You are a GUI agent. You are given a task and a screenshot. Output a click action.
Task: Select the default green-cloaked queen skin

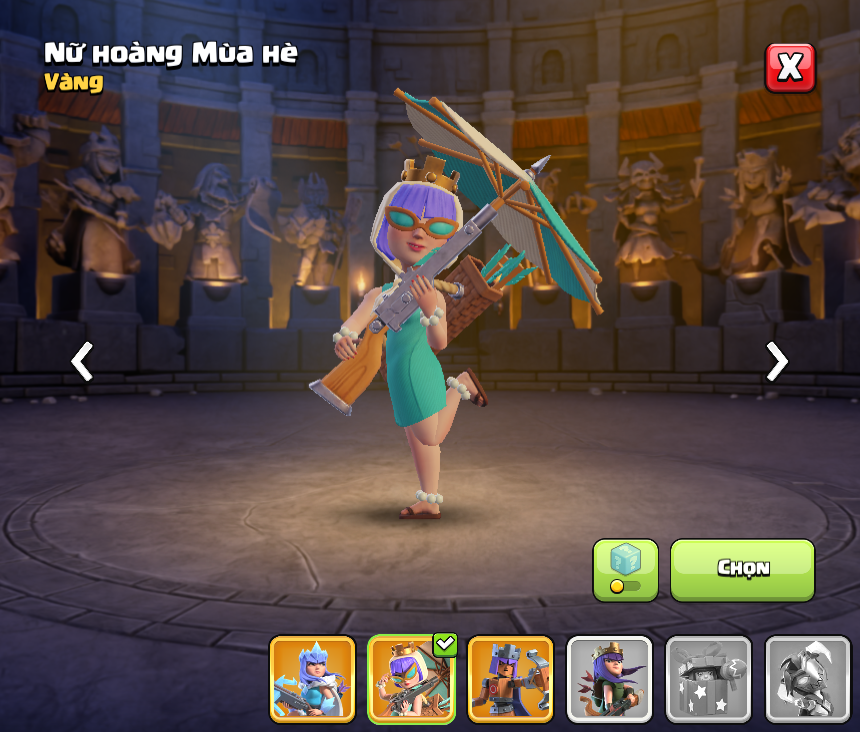(610, 679)
